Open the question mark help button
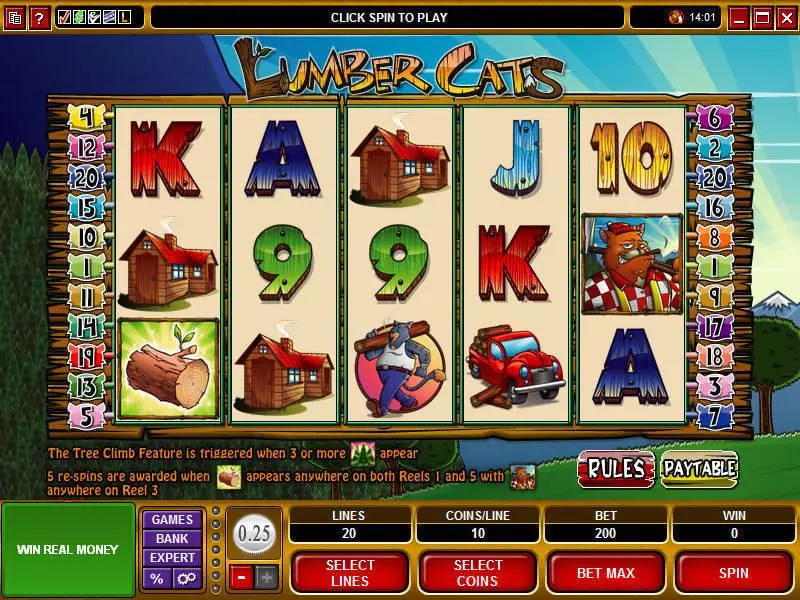The height and width of the screenshot is (600, 800). (40, 17)
